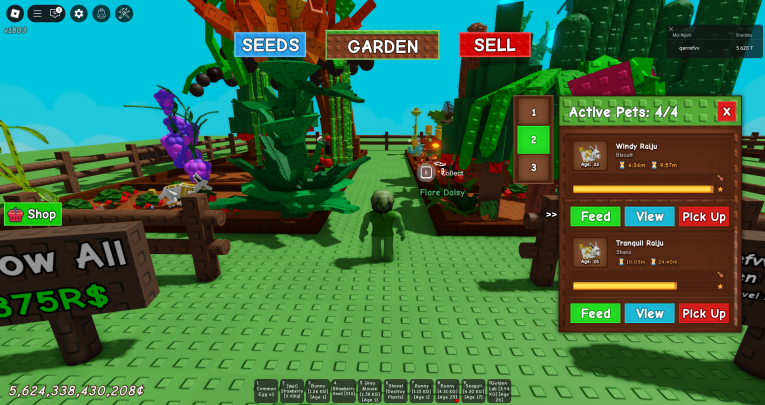Close the Active Pets panel
The width and height of the screenshot is (765, 405).
coord(726,112)
